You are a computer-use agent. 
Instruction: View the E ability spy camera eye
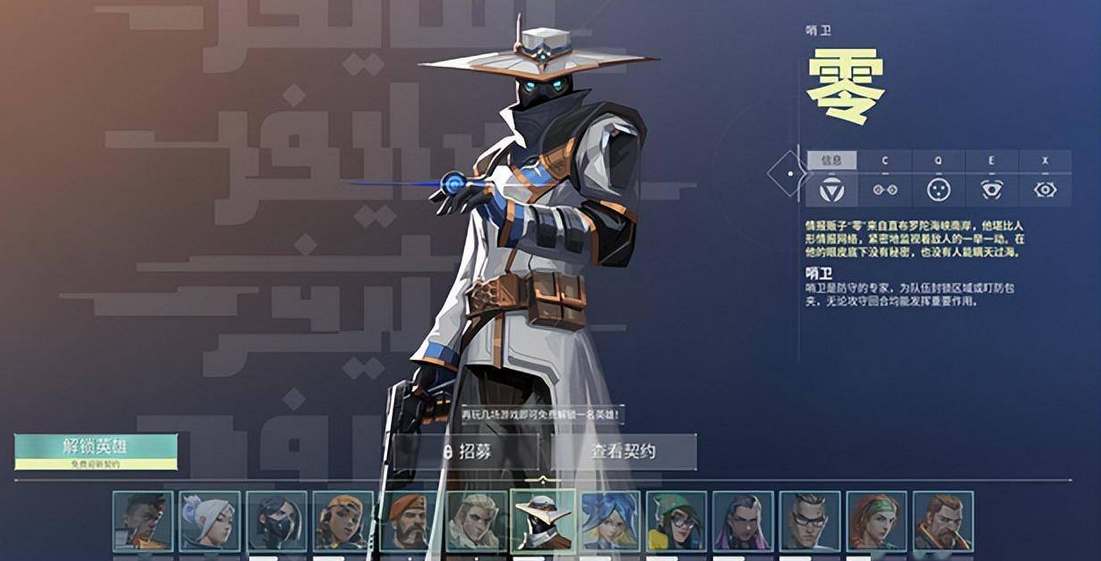[x=991, y=189]
